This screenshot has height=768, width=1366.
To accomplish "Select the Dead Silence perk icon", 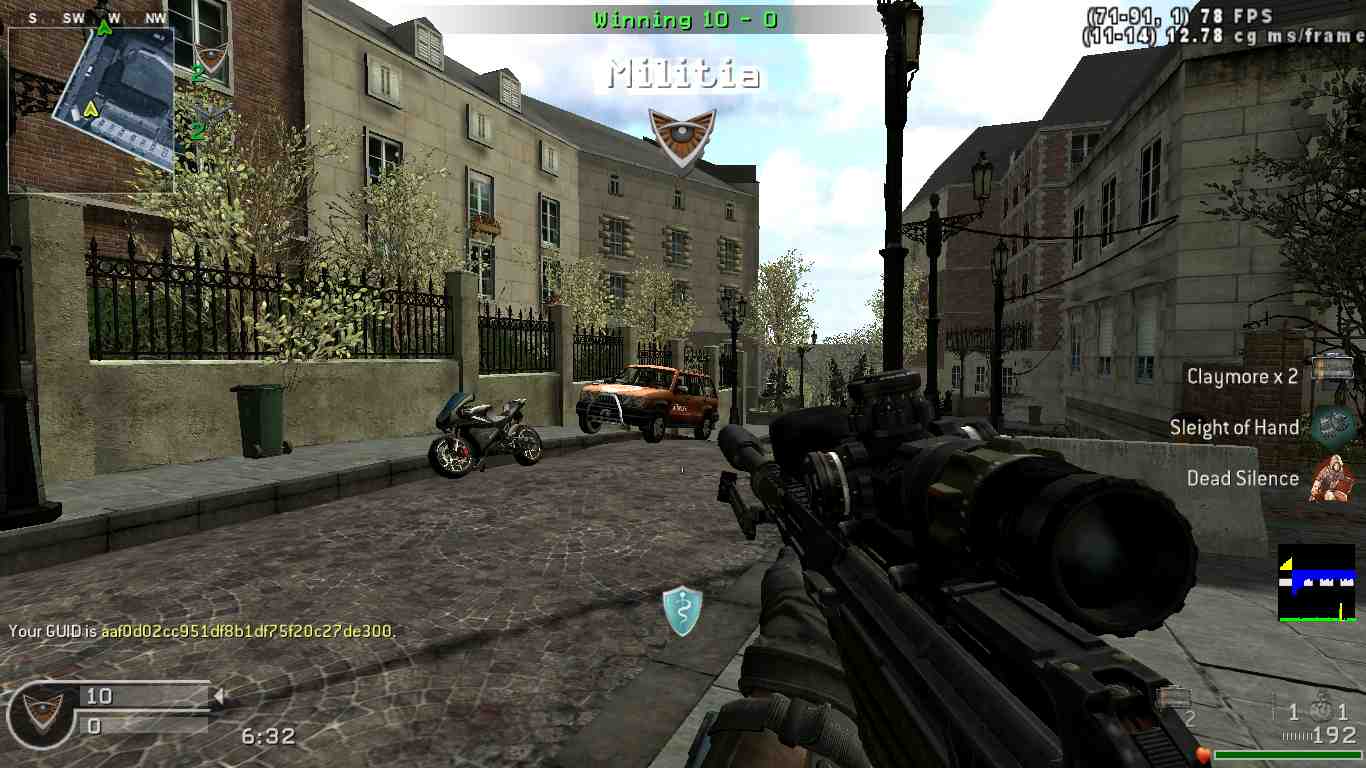I will pyautogui.click(x=1333, y=477).
